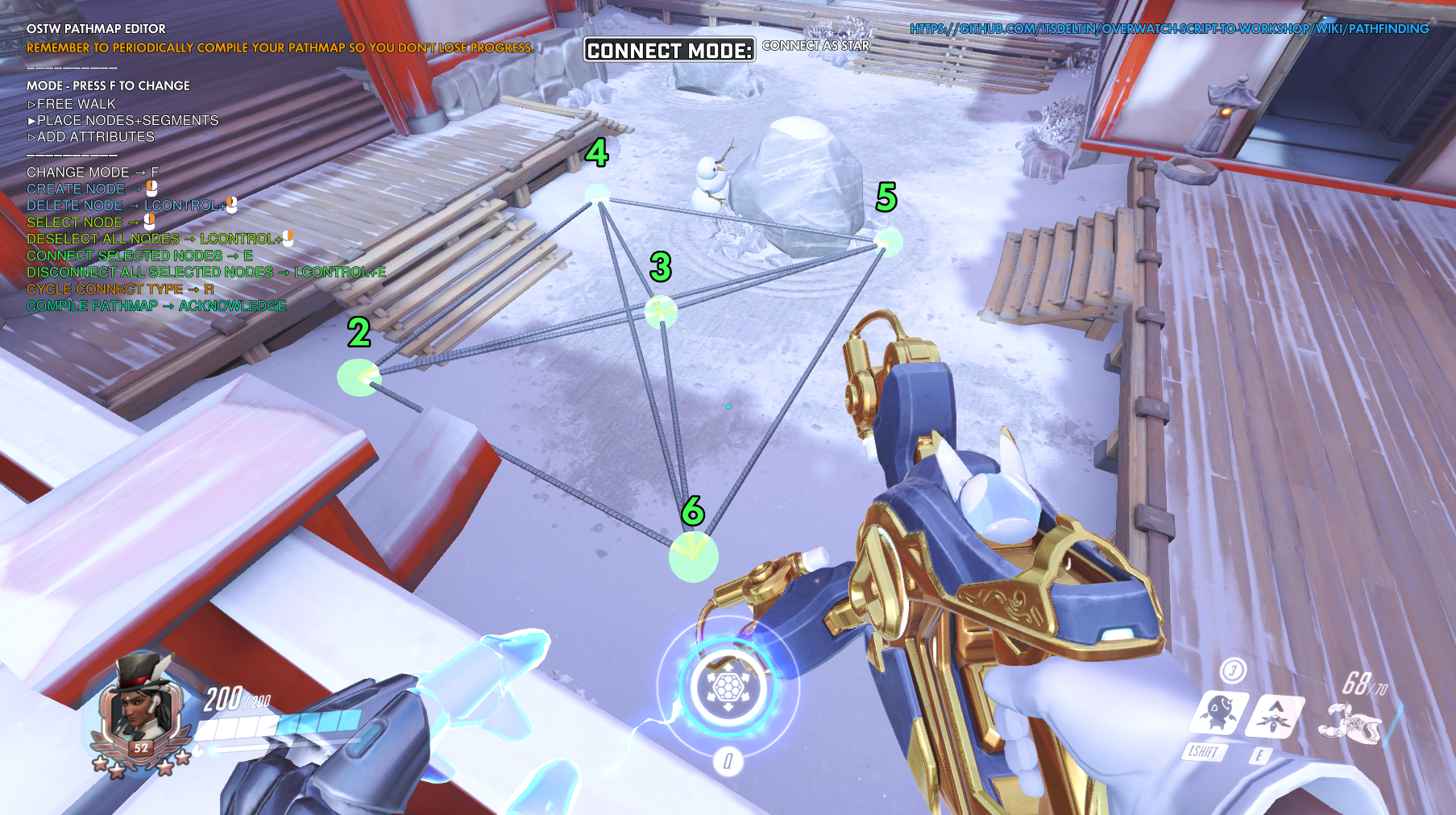Select pathmap node 6
The image size is (1456, 815).
pos(693,555)
